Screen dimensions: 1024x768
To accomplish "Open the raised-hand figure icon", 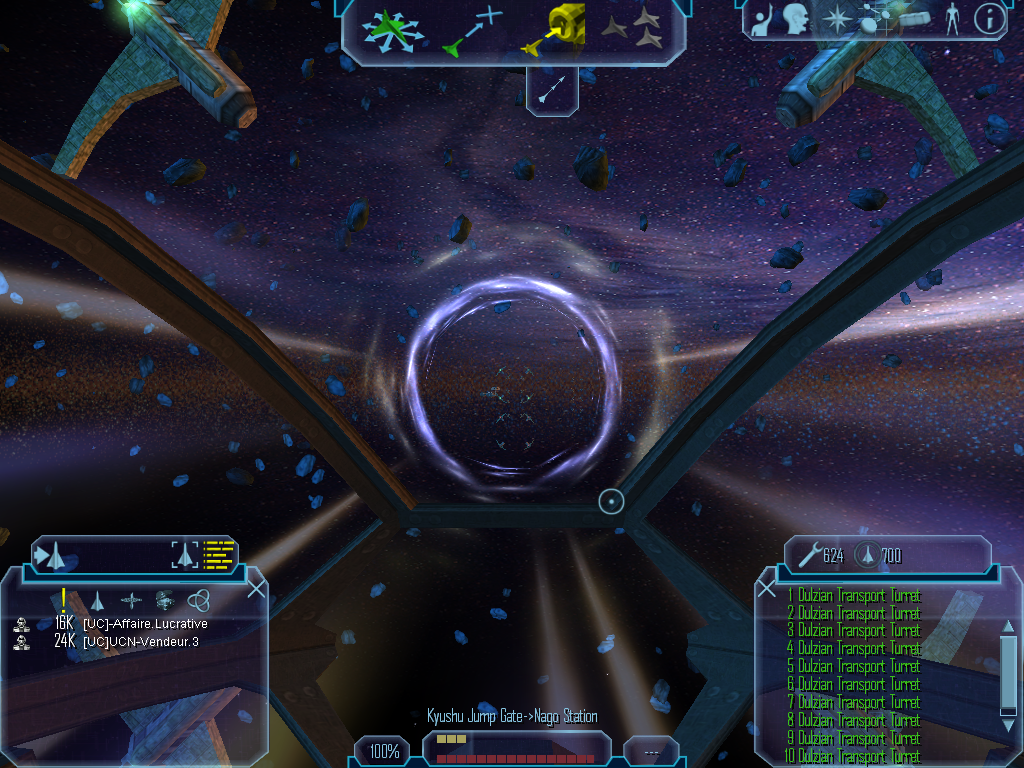I will click(760, 20).
